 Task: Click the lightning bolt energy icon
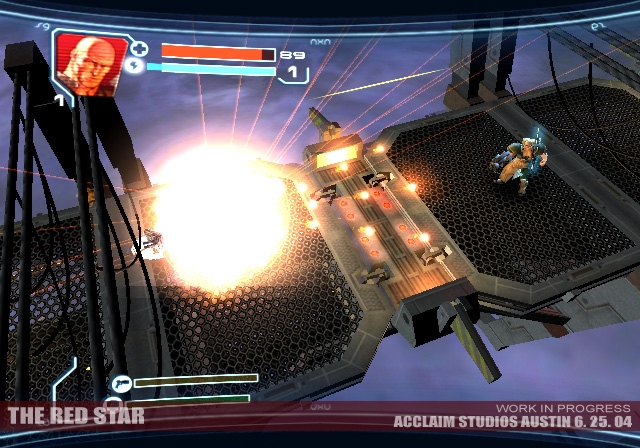[135, 67]
